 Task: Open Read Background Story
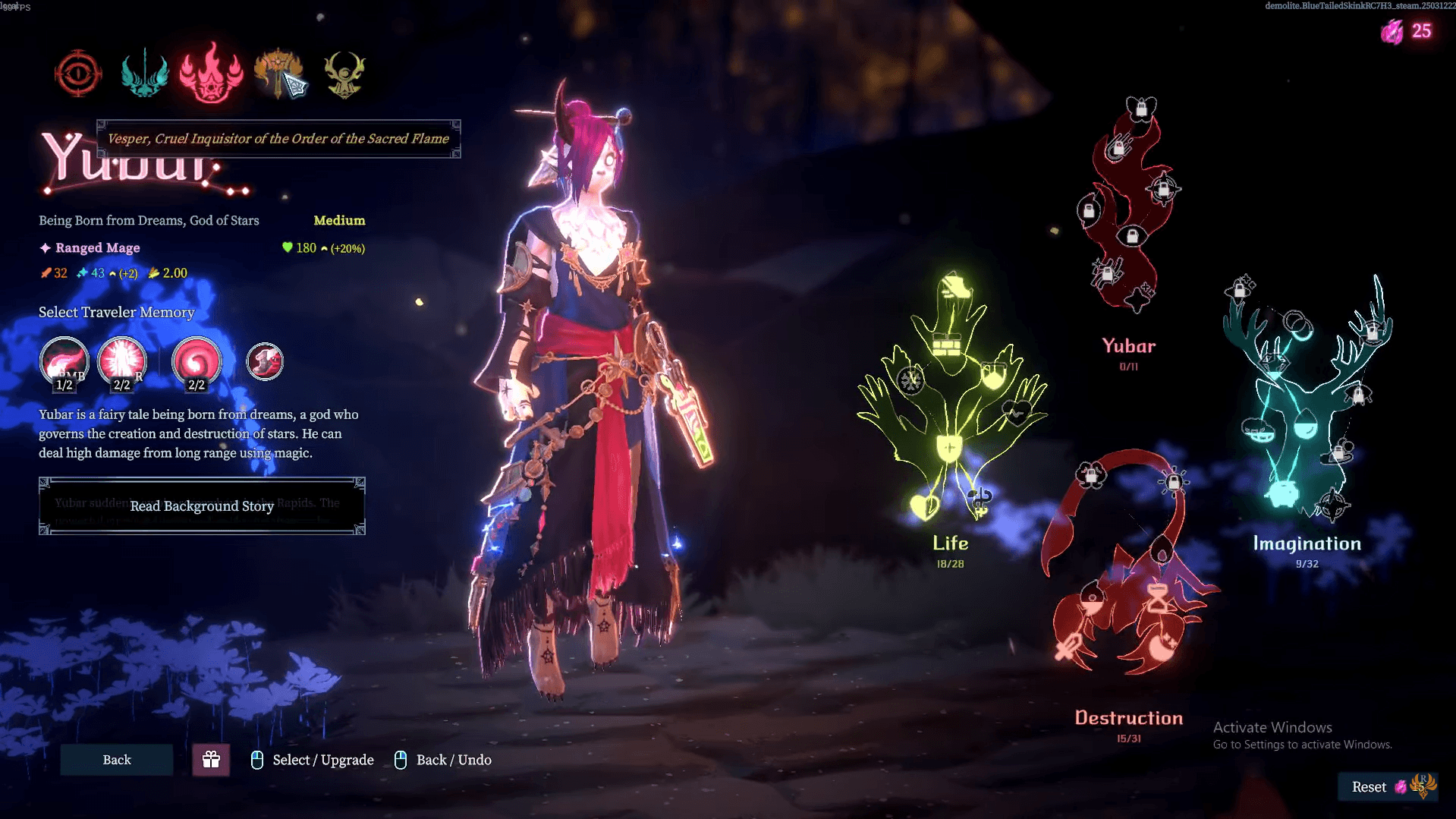pos(202,506)
